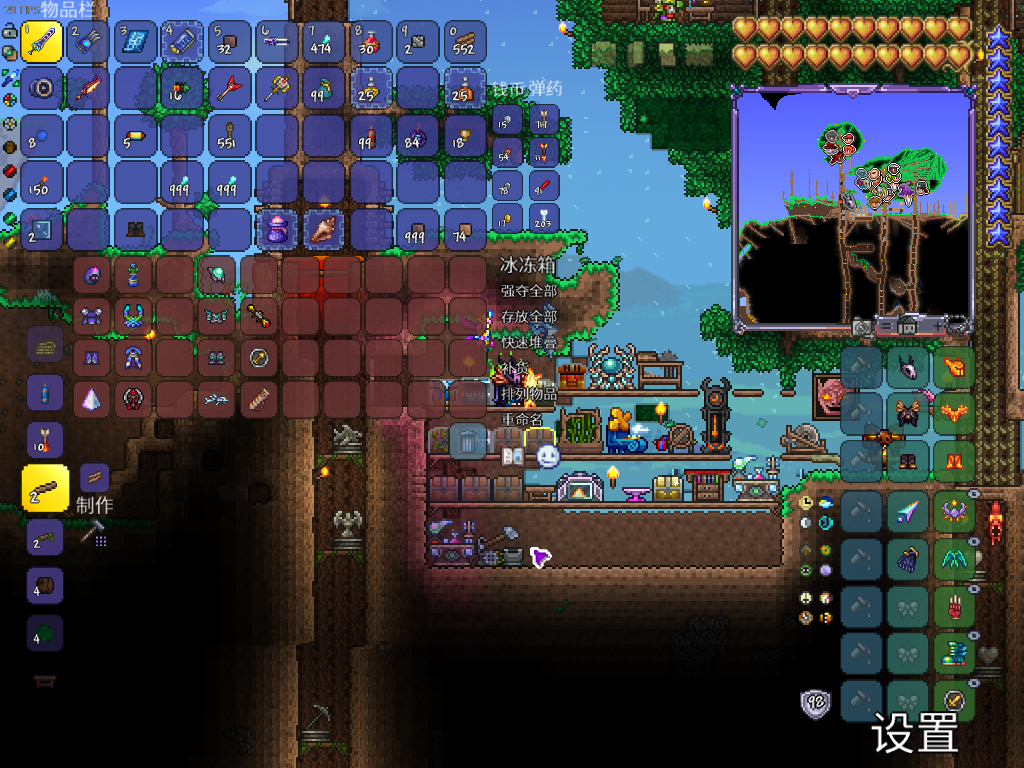Select the red glove accessory slot

(x=953, y=607)
